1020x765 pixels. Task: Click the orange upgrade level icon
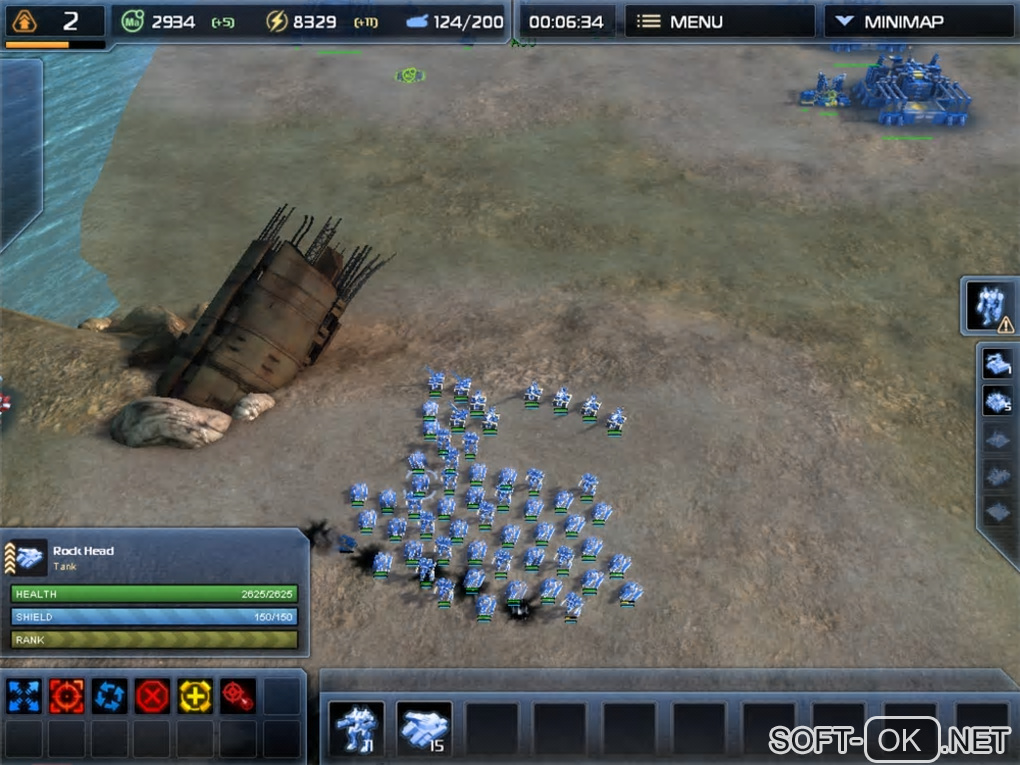(22, 21)
